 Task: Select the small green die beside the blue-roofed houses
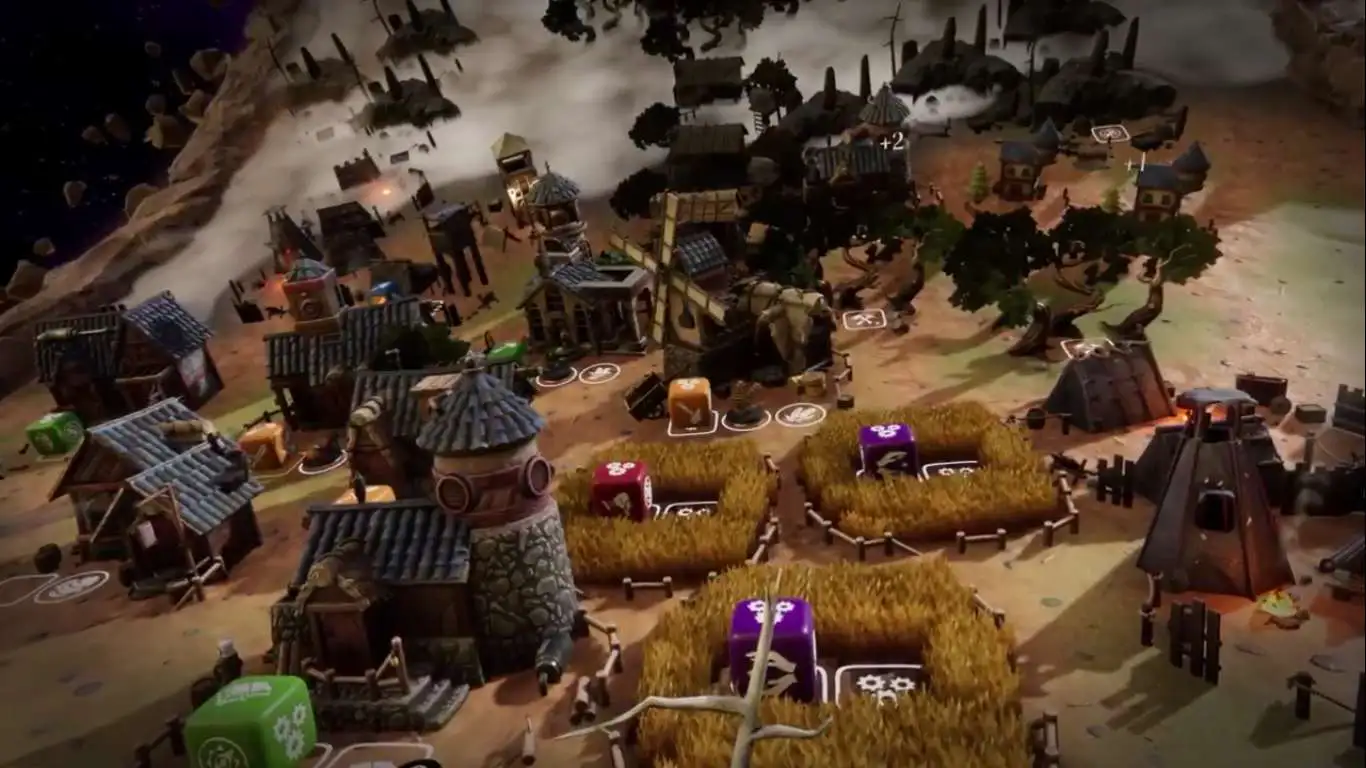pos(54,434)
